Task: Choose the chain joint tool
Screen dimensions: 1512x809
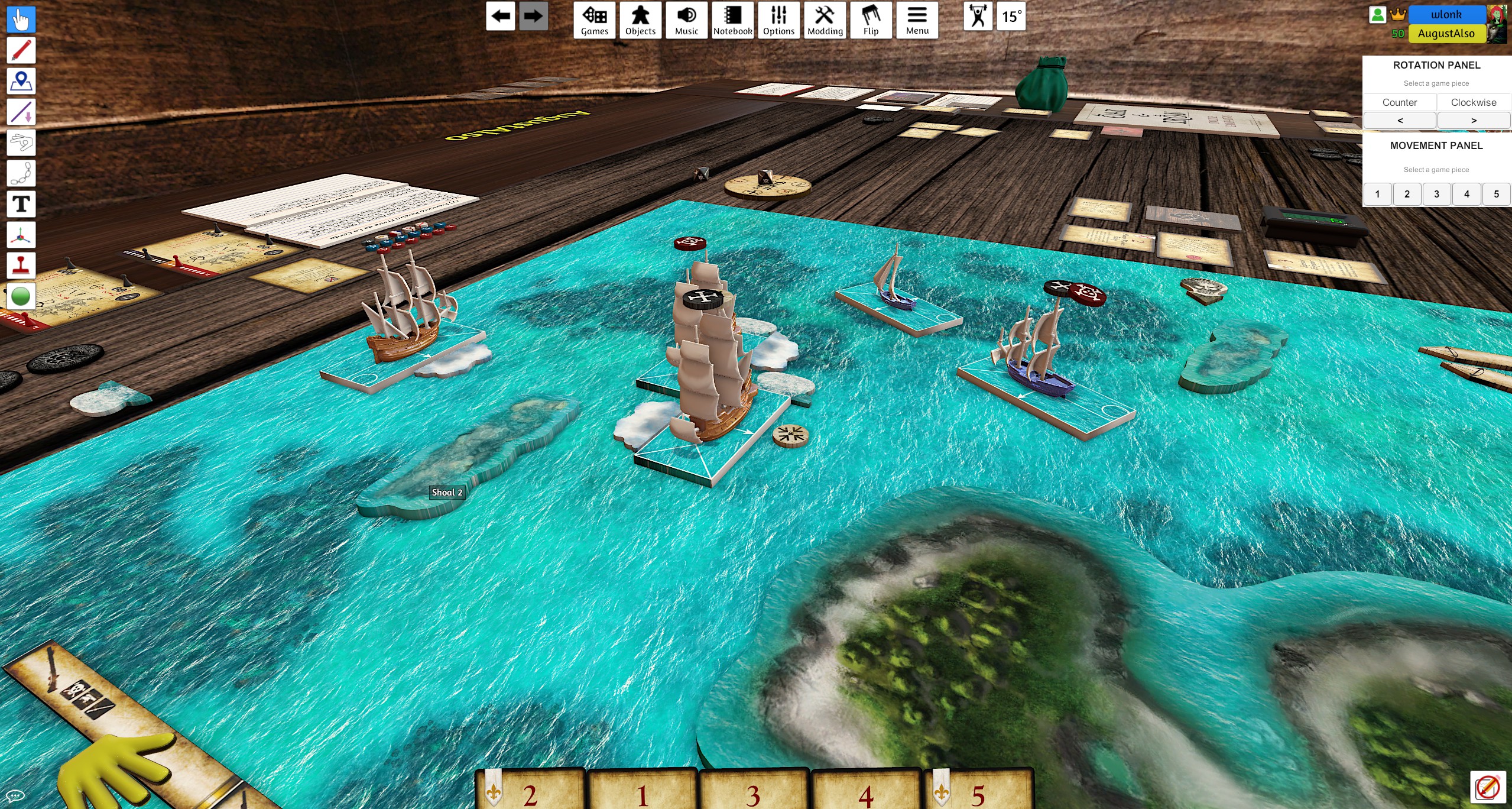Action: [x=21, y=173]
